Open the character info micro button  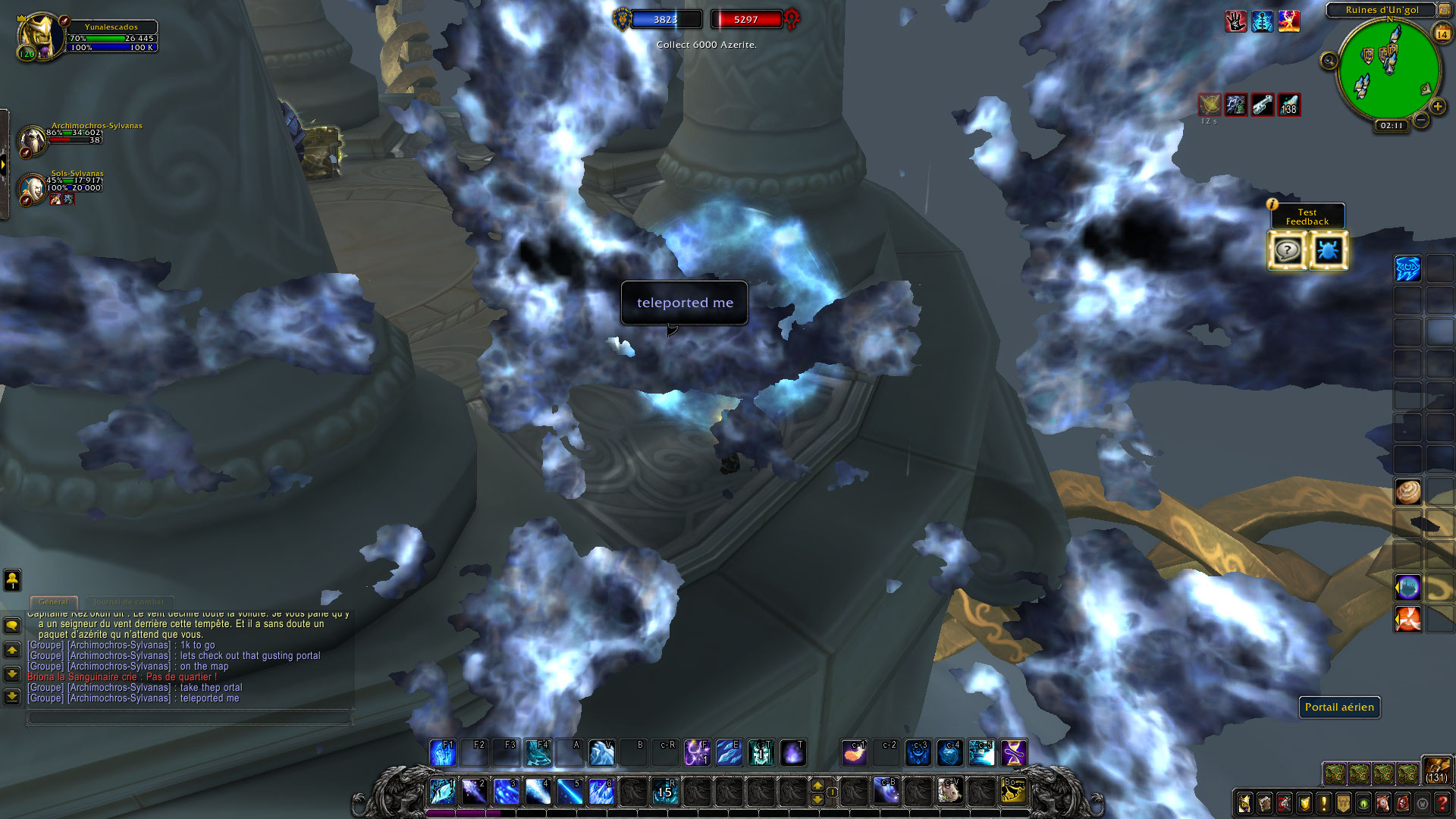(1244, 802)
